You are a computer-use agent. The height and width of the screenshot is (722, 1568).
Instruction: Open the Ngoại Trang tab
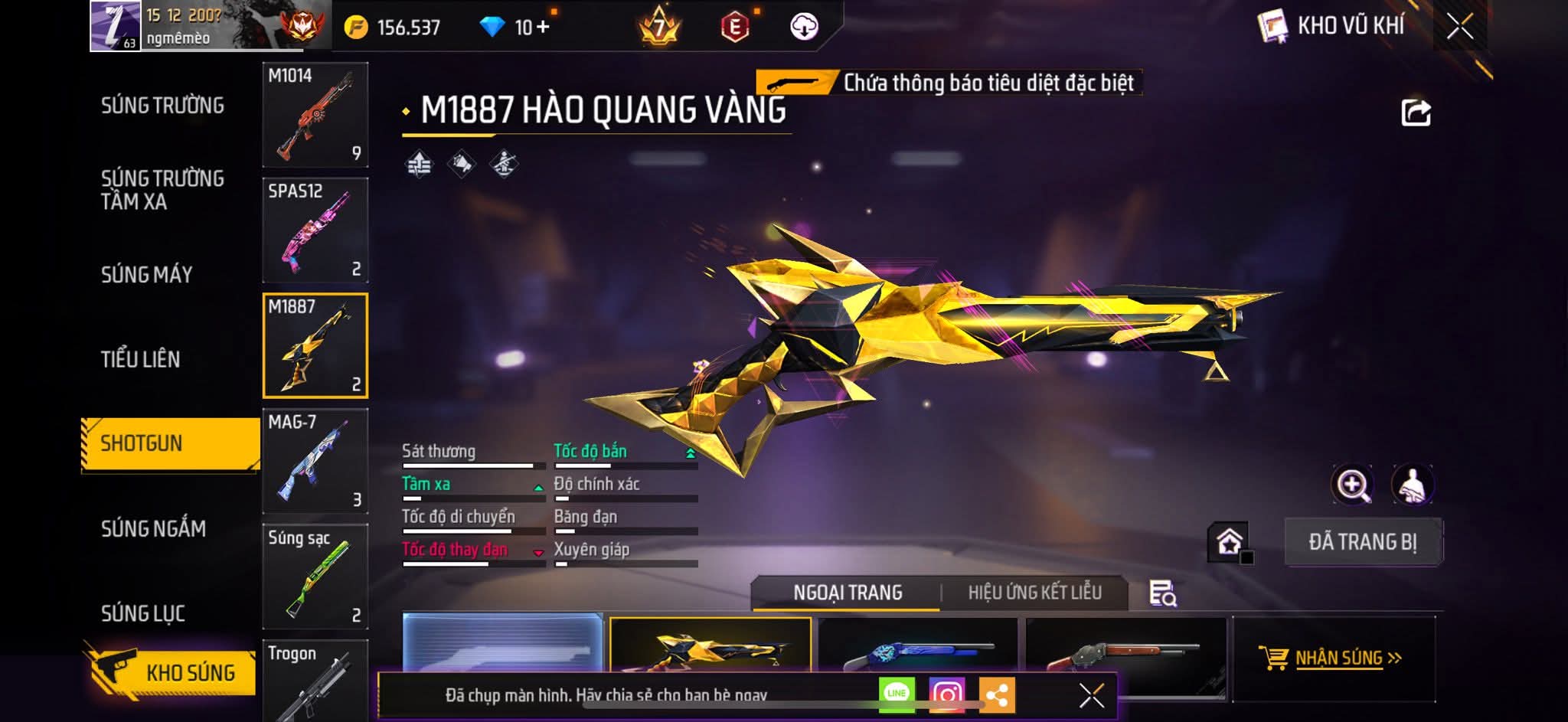[x=848, y=593]
